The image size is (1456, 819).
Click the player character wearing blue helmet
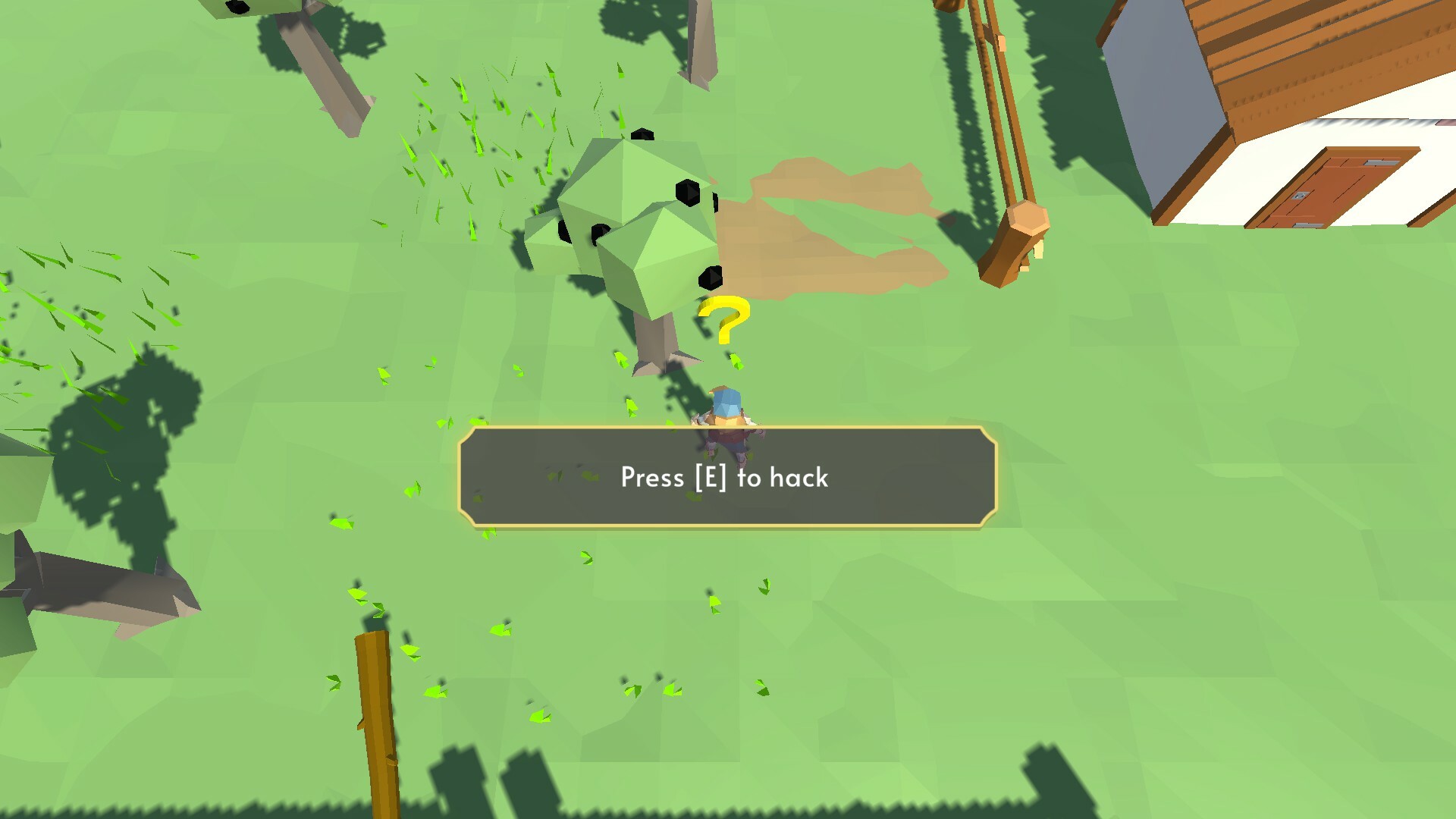click(726, 413)
